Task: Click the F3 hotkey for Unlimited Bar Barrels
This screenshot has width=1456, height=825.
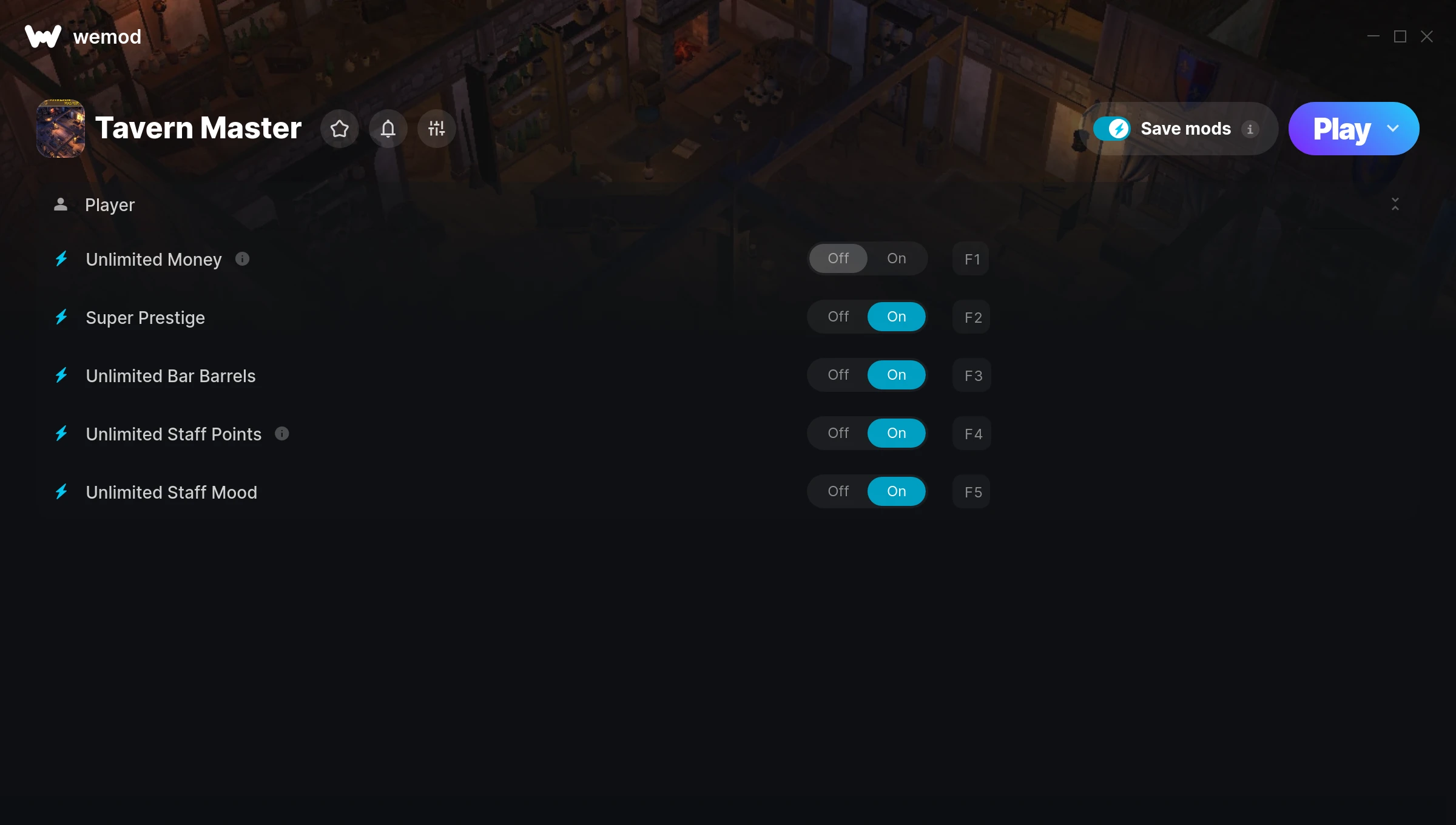Action: click(x=971, y=375)
